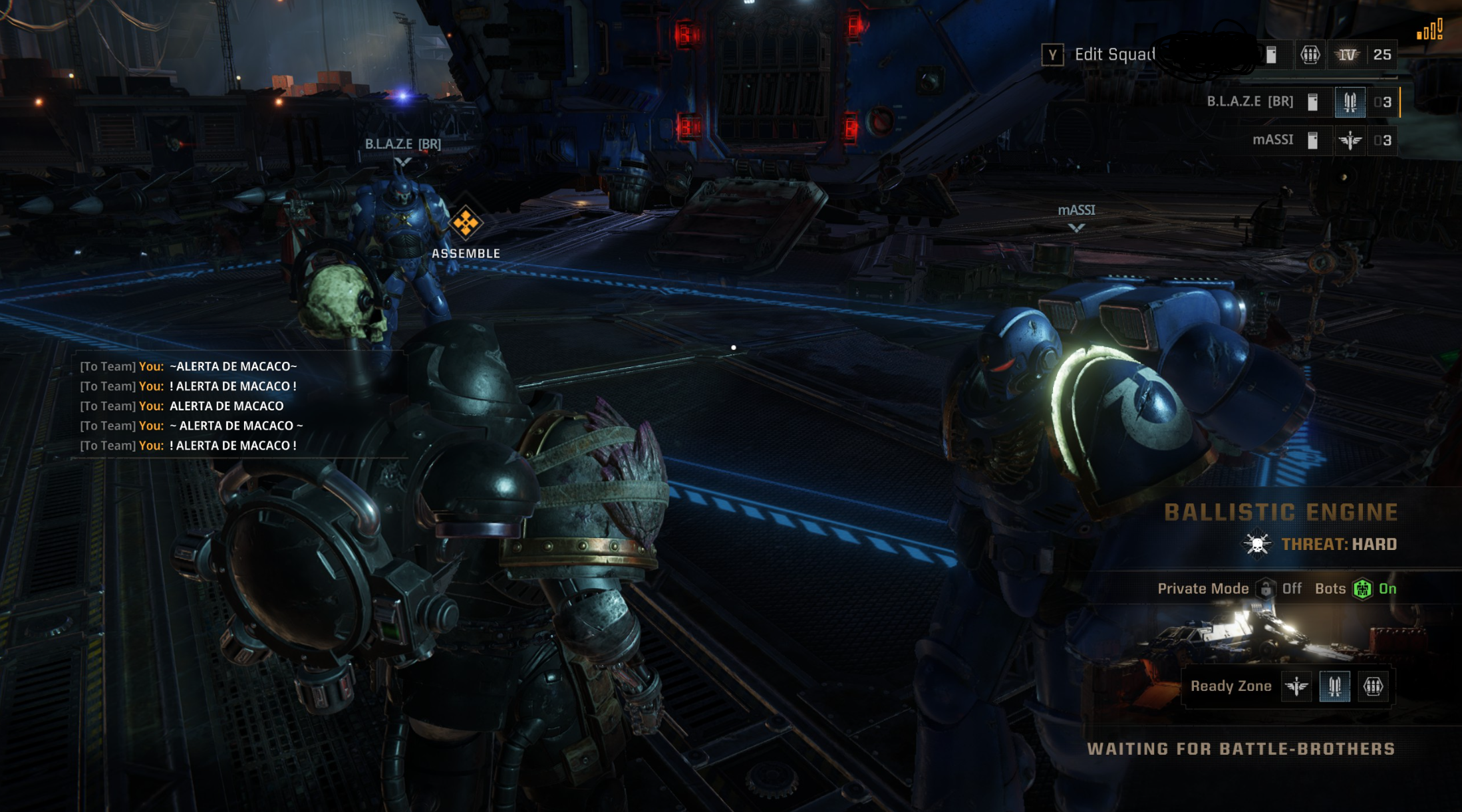Select the mASSI squad member row

(1272, 140)
